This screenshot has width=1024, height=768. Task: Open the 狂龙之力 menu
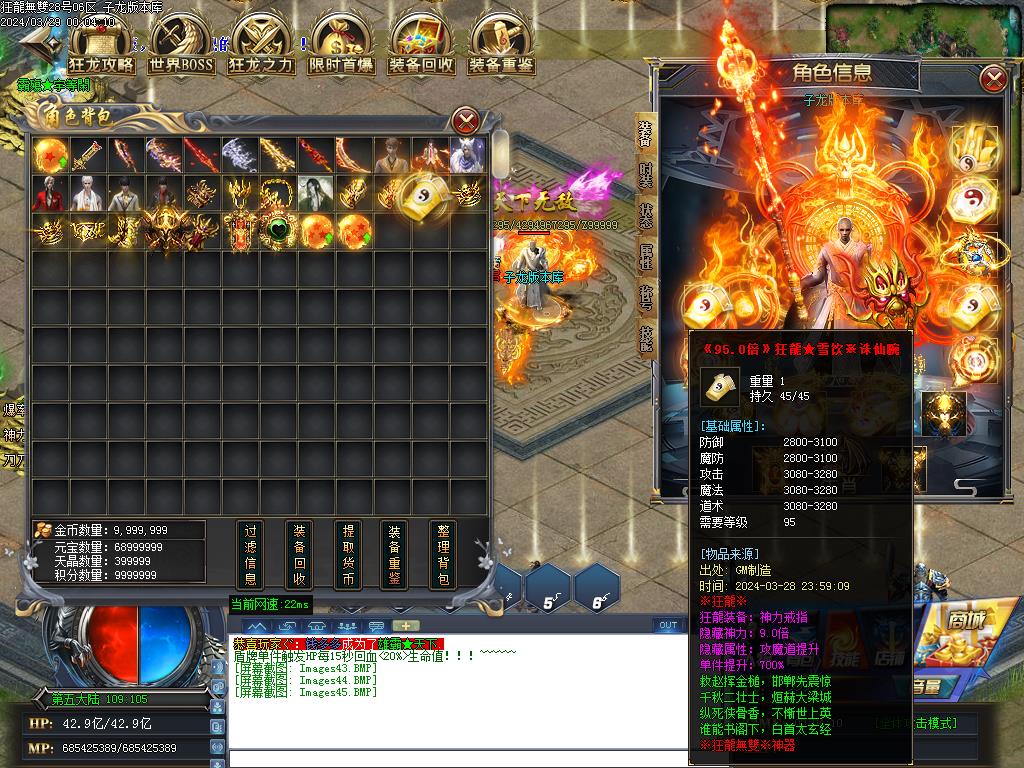tap(261, 45)
